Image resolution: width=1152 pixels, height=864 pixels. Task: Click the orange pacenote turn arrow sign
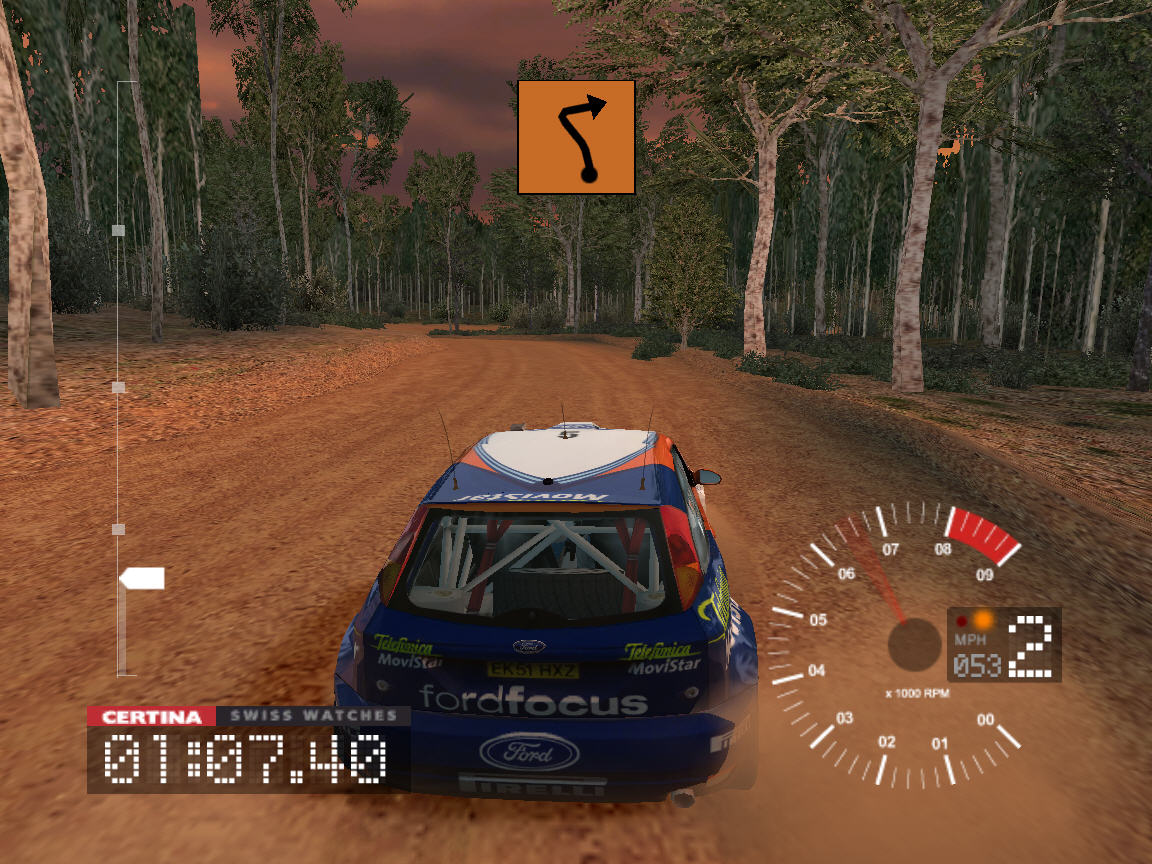click(x=576, y=137)
